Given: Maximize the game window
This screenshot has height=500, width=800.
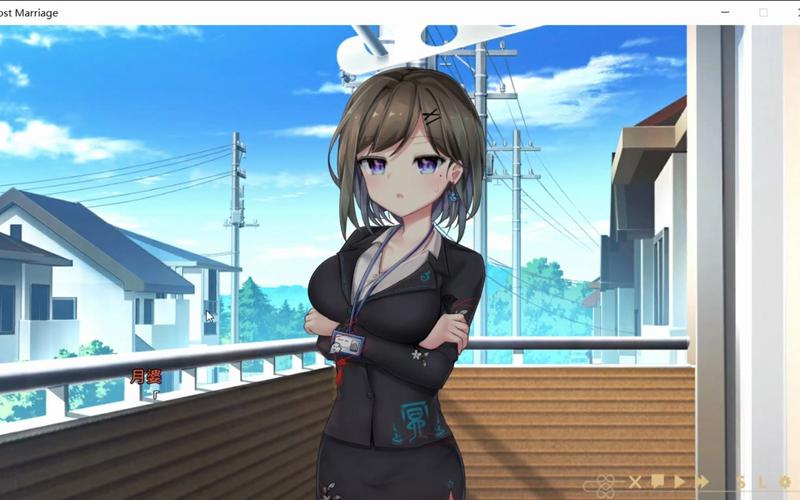Looking at the screenshot, I should click(x=763, y=12).
